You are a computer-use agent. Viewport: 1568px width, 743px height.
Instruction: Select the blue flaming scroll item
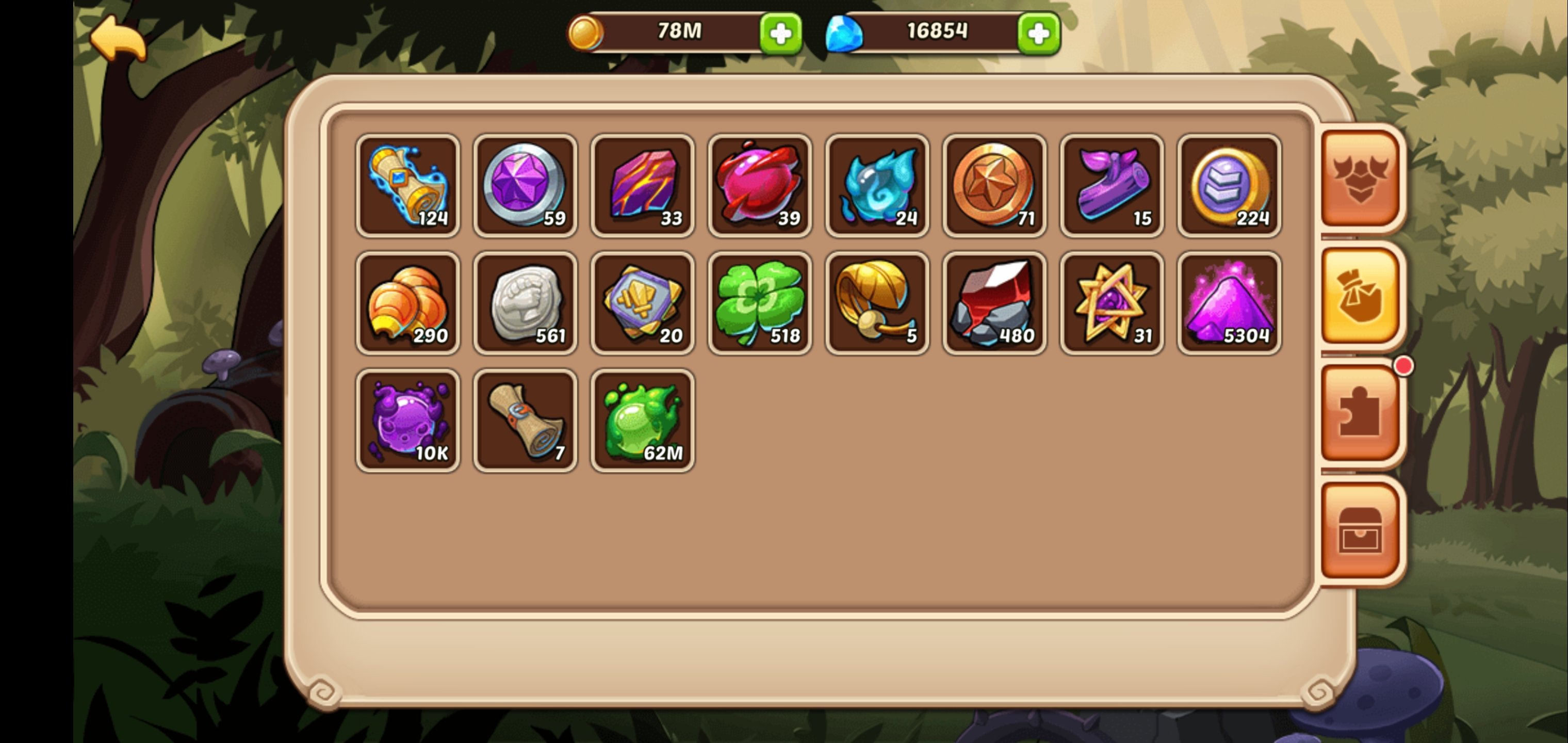pyautogui.click(x=407, y=186)
